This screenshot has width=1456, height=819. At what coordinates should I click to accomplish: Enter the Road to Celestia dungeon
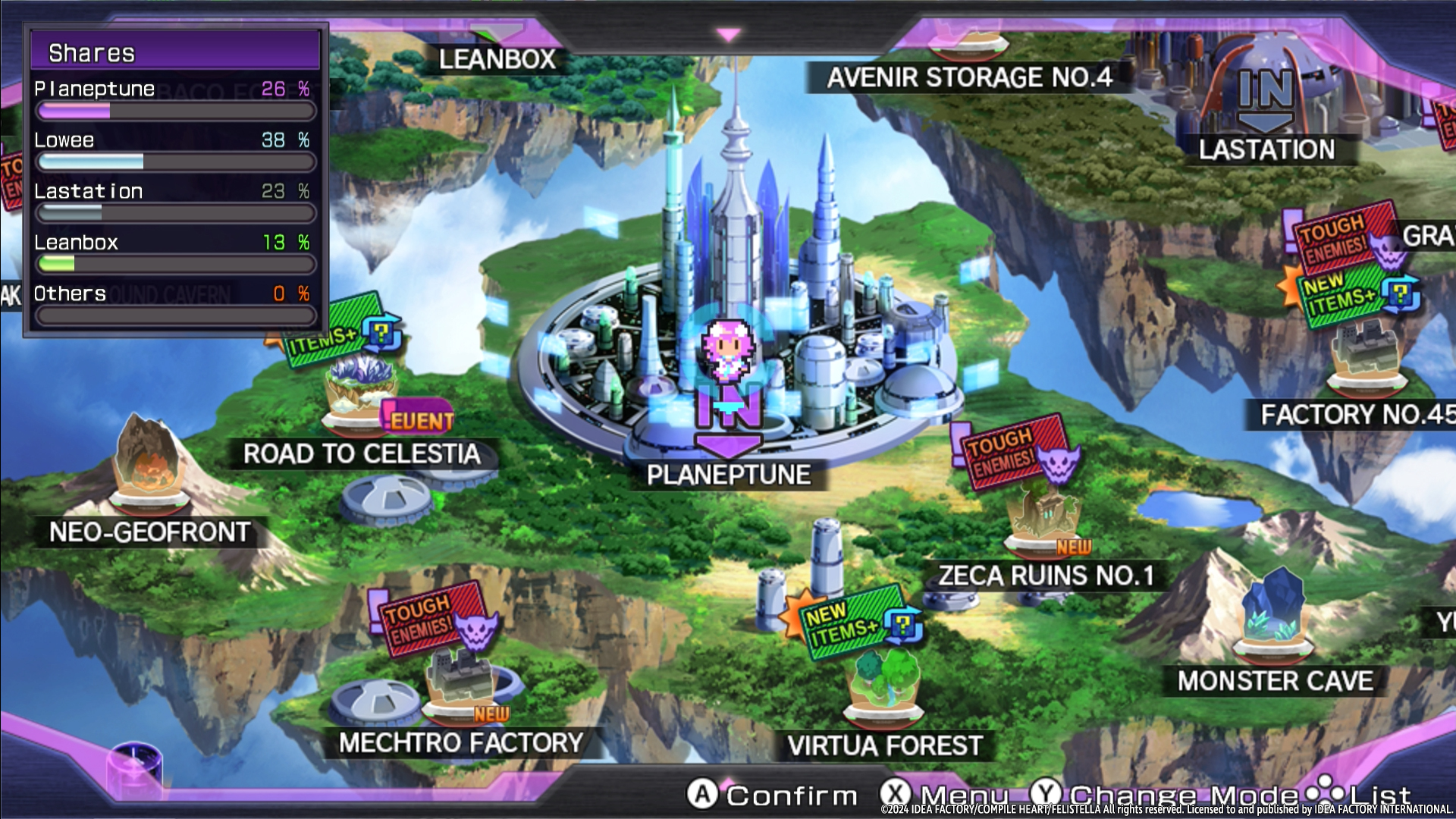(x=362, y=453)
